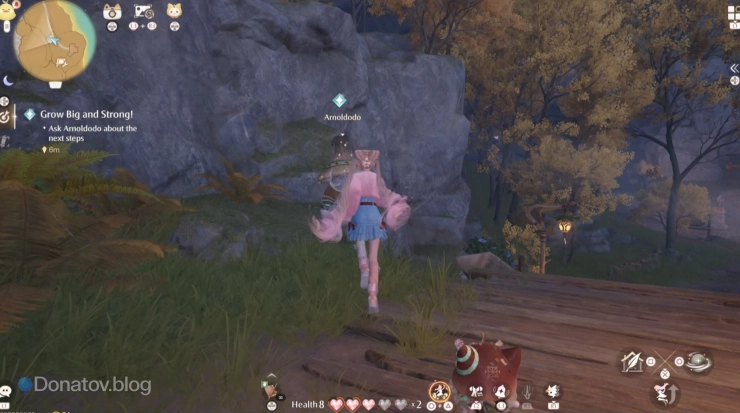This screenshot has width=740, height=413.
Task: Open the photo album picture icon
Action: tap(143, 12)
